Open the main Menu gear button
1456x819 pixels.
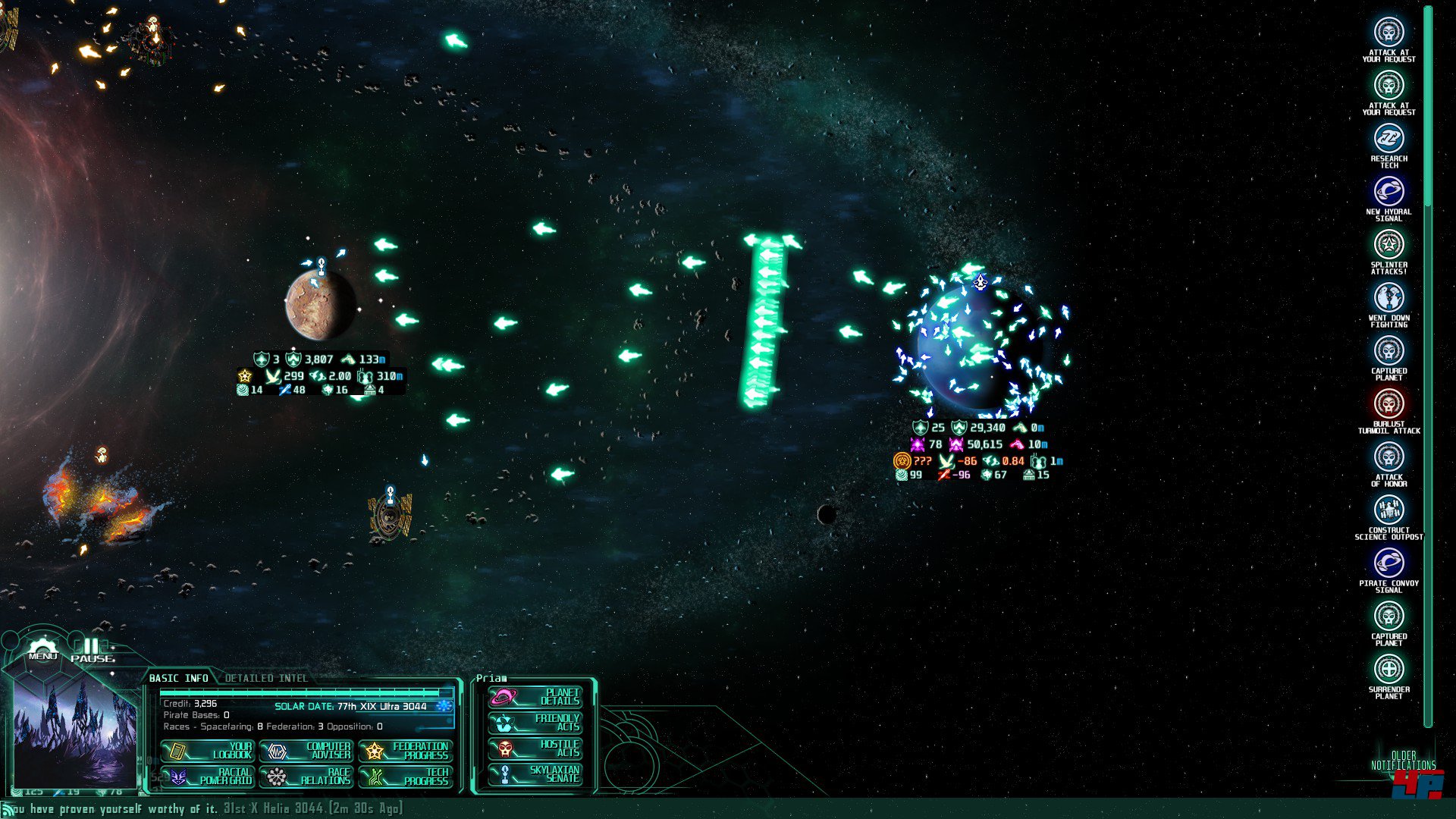click(x=42, y=649)
